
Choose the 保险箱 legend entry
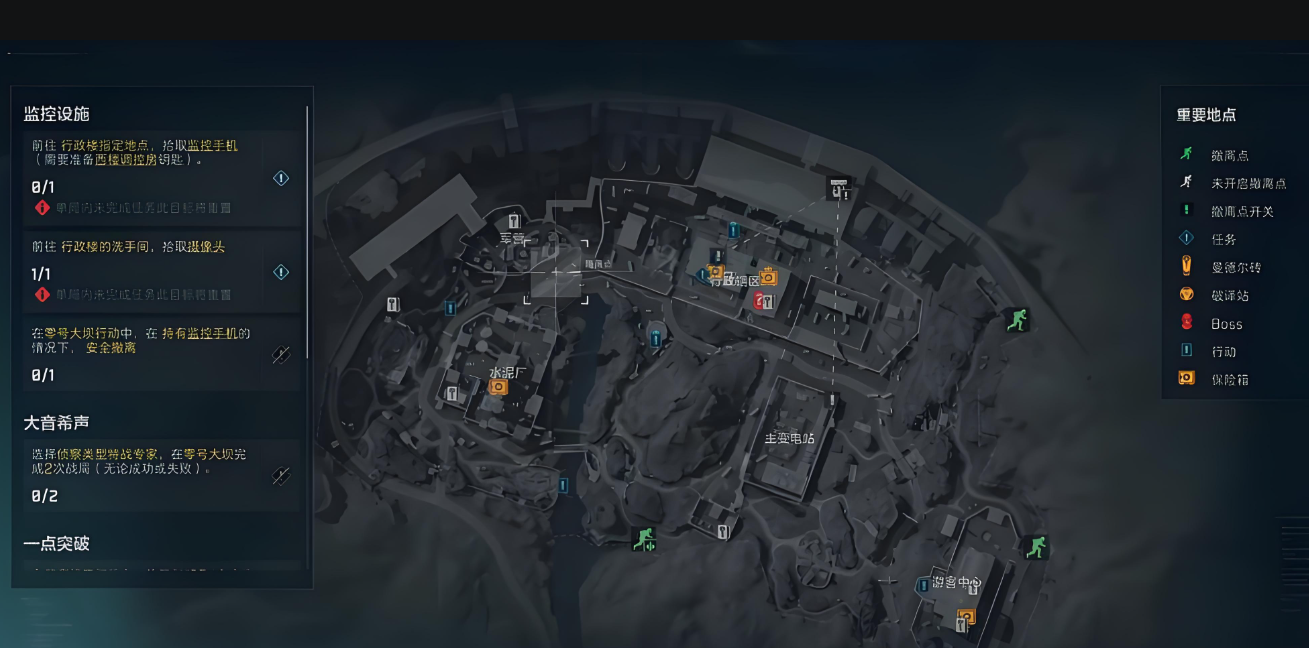tap(1229, 379)
